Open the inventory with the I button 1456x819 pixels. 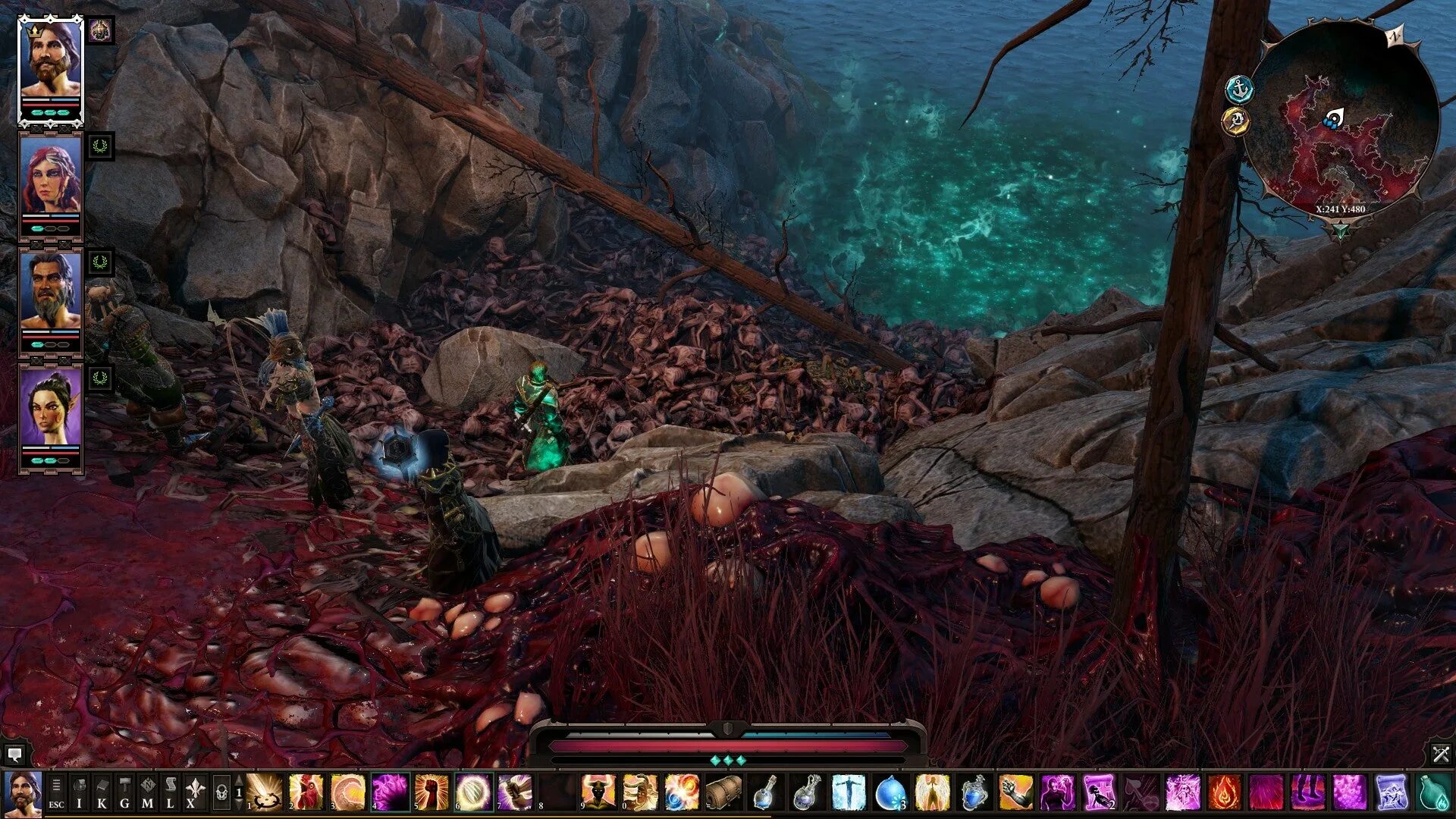tap(79, 793)
